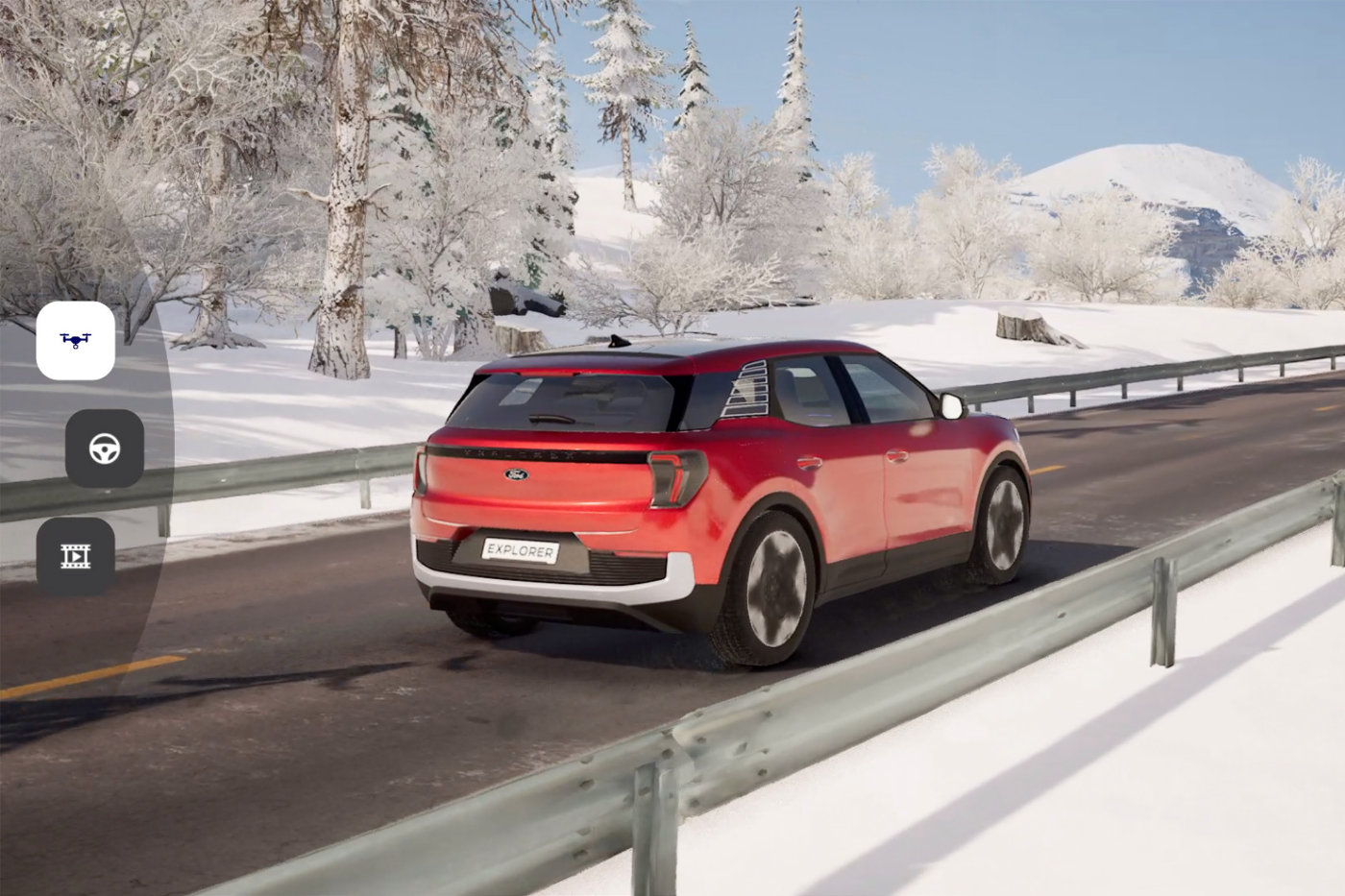Viewport: 1345px width, 896px height.
Task: Click the highlighted white drone icon button
Action: pyautogui.click(x=77, y=342)
